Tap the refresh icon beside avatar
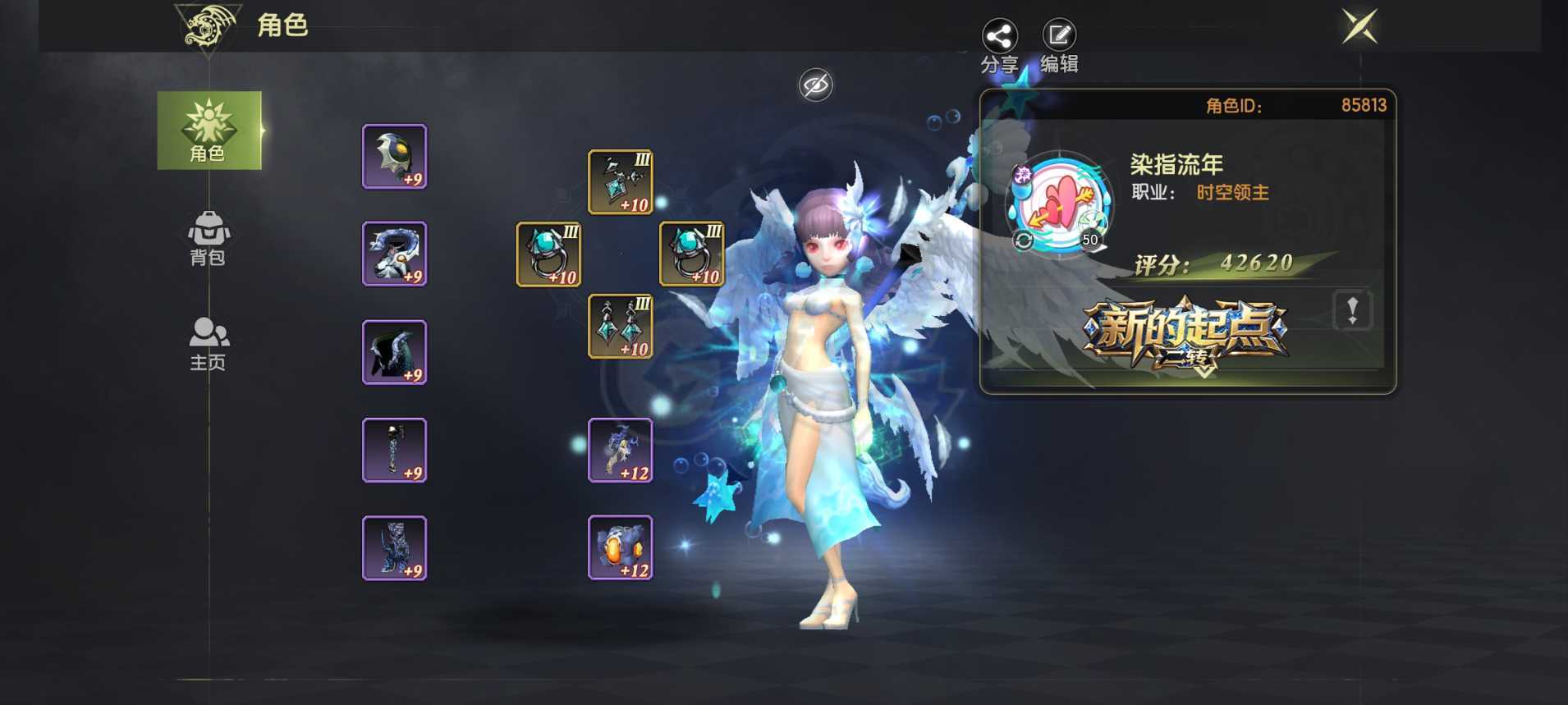The width and height of the screenshot is (1568, 705). point(1023,240)
